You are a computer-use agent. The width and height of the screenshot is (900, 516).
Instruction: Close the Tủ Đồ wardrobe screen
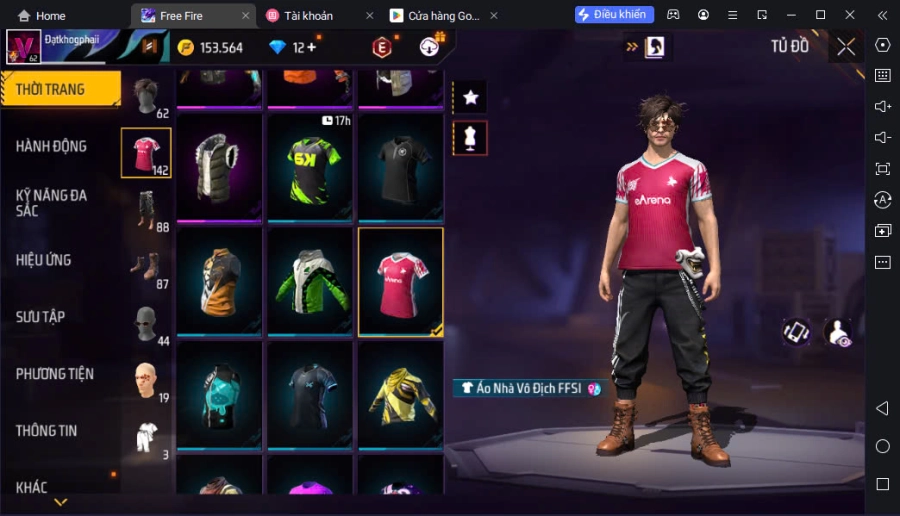pos(846,46)
